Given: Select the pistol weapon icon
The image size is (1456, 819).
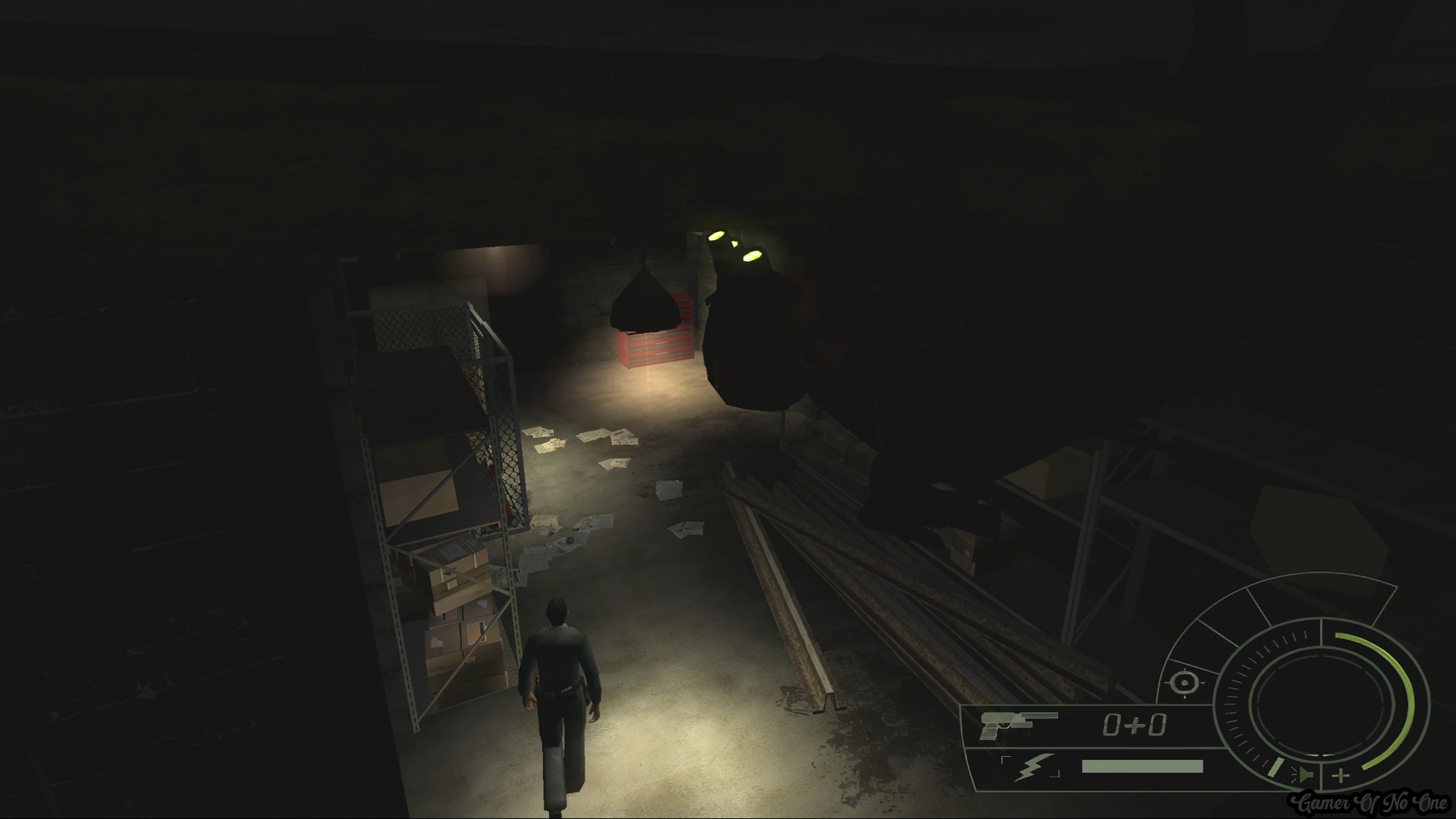Looking at the screenshot, I should tap(1016, 725).
